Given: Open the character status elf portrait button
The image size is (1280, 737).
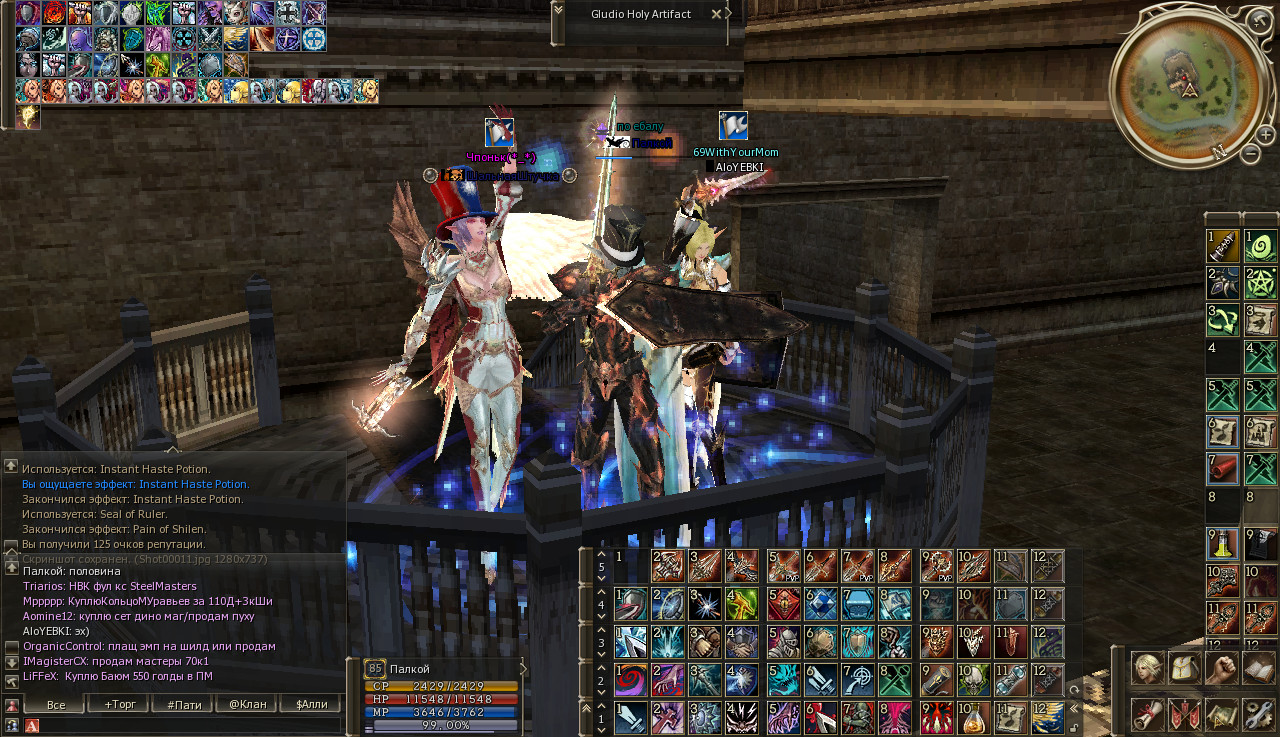Looking at the screenshot, I should tap(1147, 668).
